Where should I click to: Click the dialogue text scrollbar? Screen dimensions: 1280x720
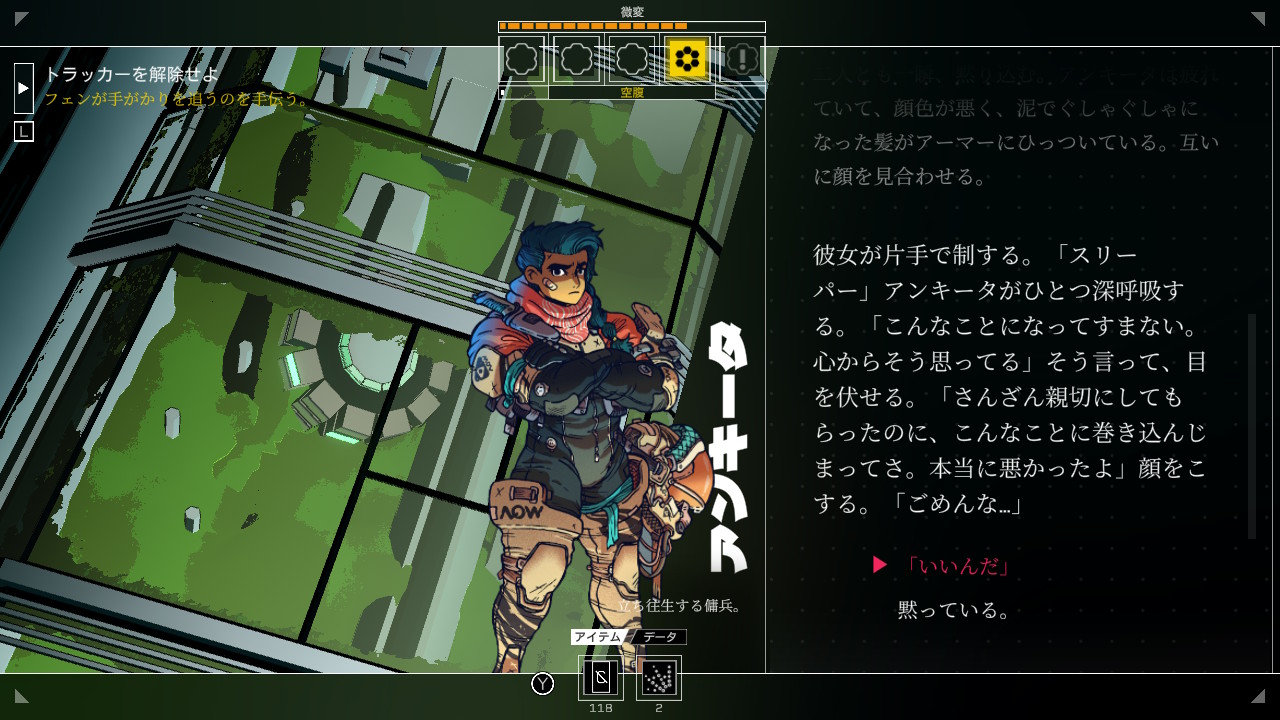[x=1251, y=427]
